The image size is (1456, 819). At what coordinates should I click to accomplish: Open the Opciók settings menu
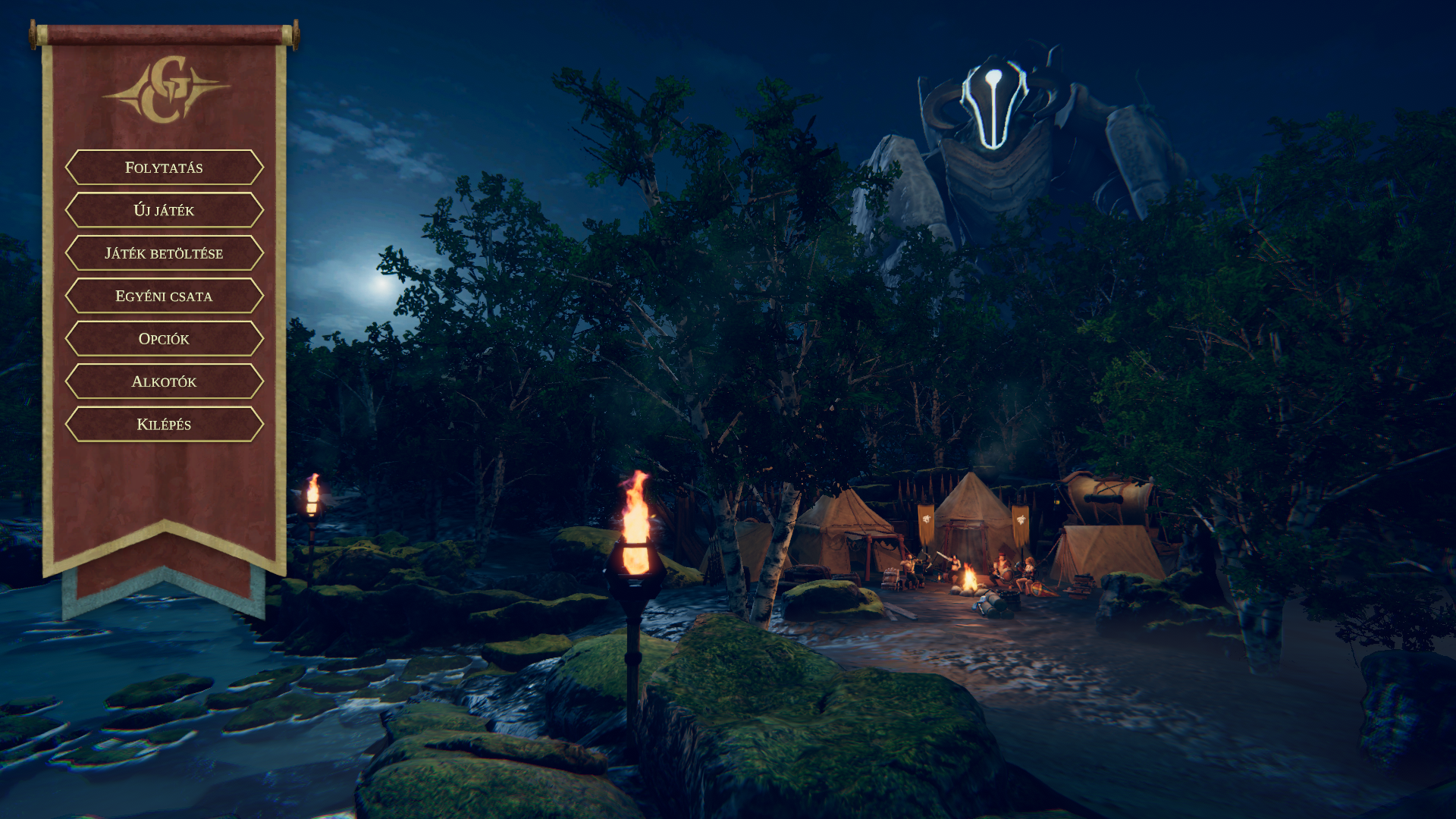coord(164,339)
